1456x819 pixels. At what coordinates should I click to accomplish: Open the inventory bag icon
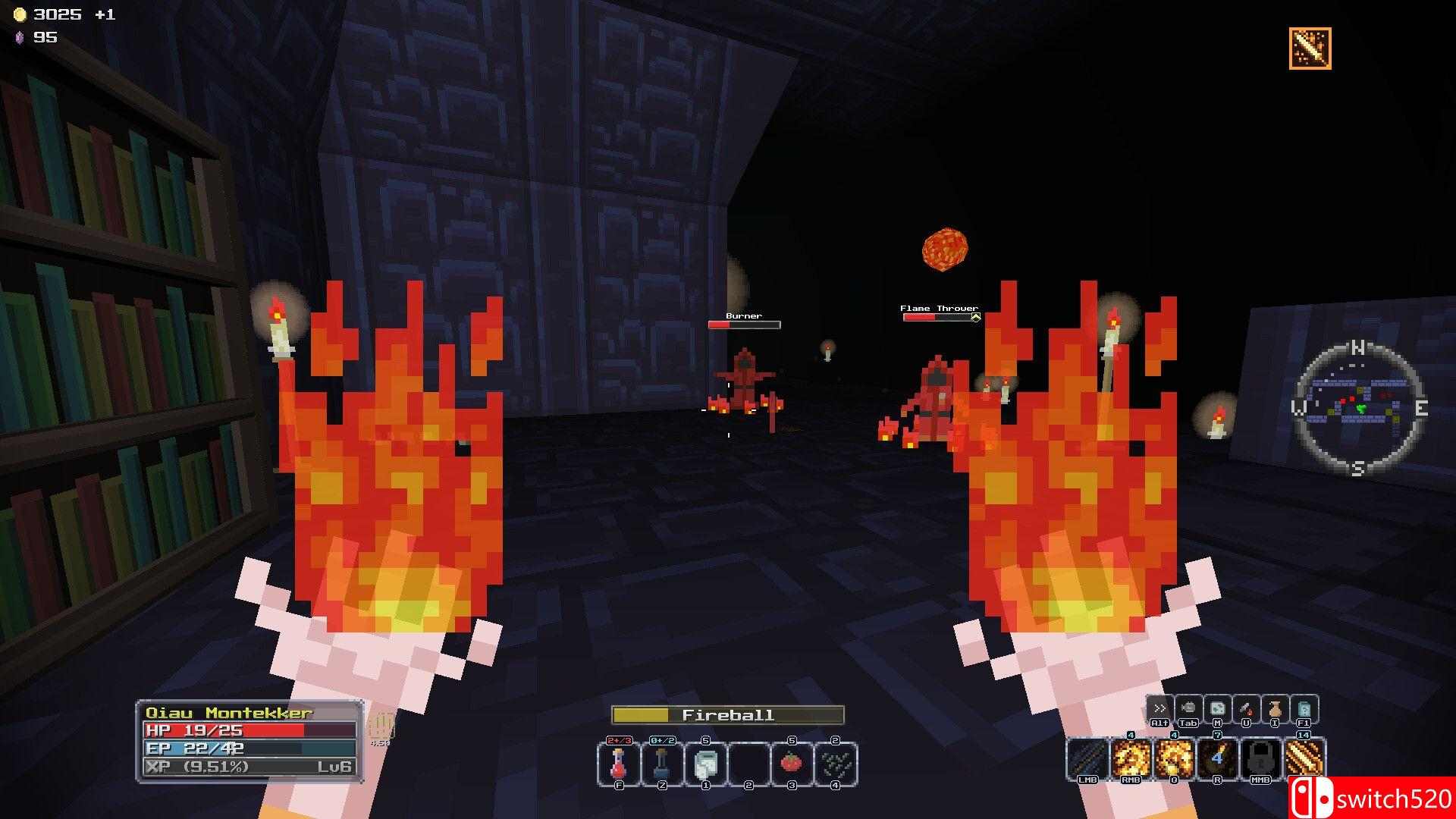[x=1274, y=708]
